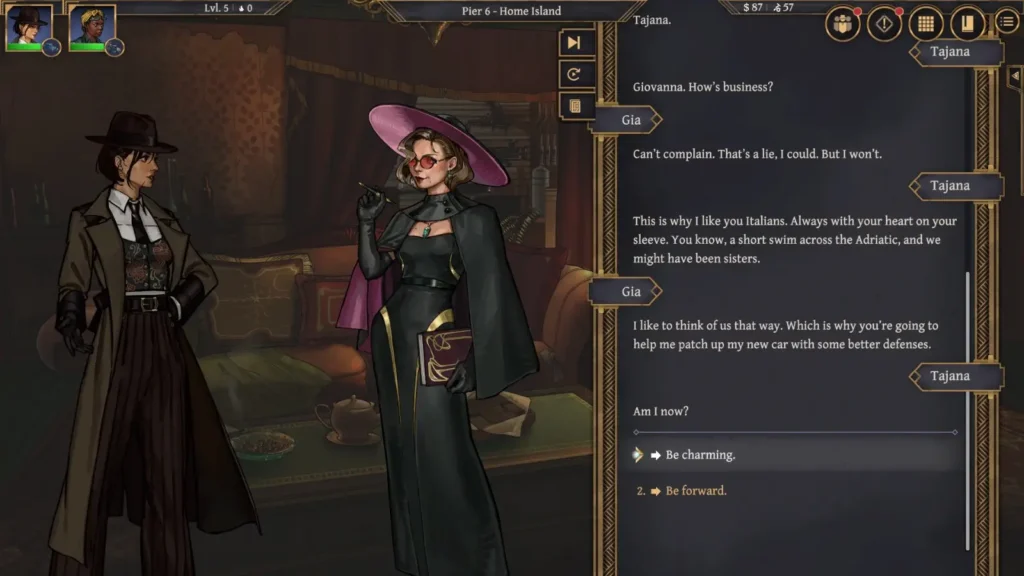The width and height of the screenshot is (1024, 576).
Task: Select the portrait of the woman in fedora
Action: (28, 27)
